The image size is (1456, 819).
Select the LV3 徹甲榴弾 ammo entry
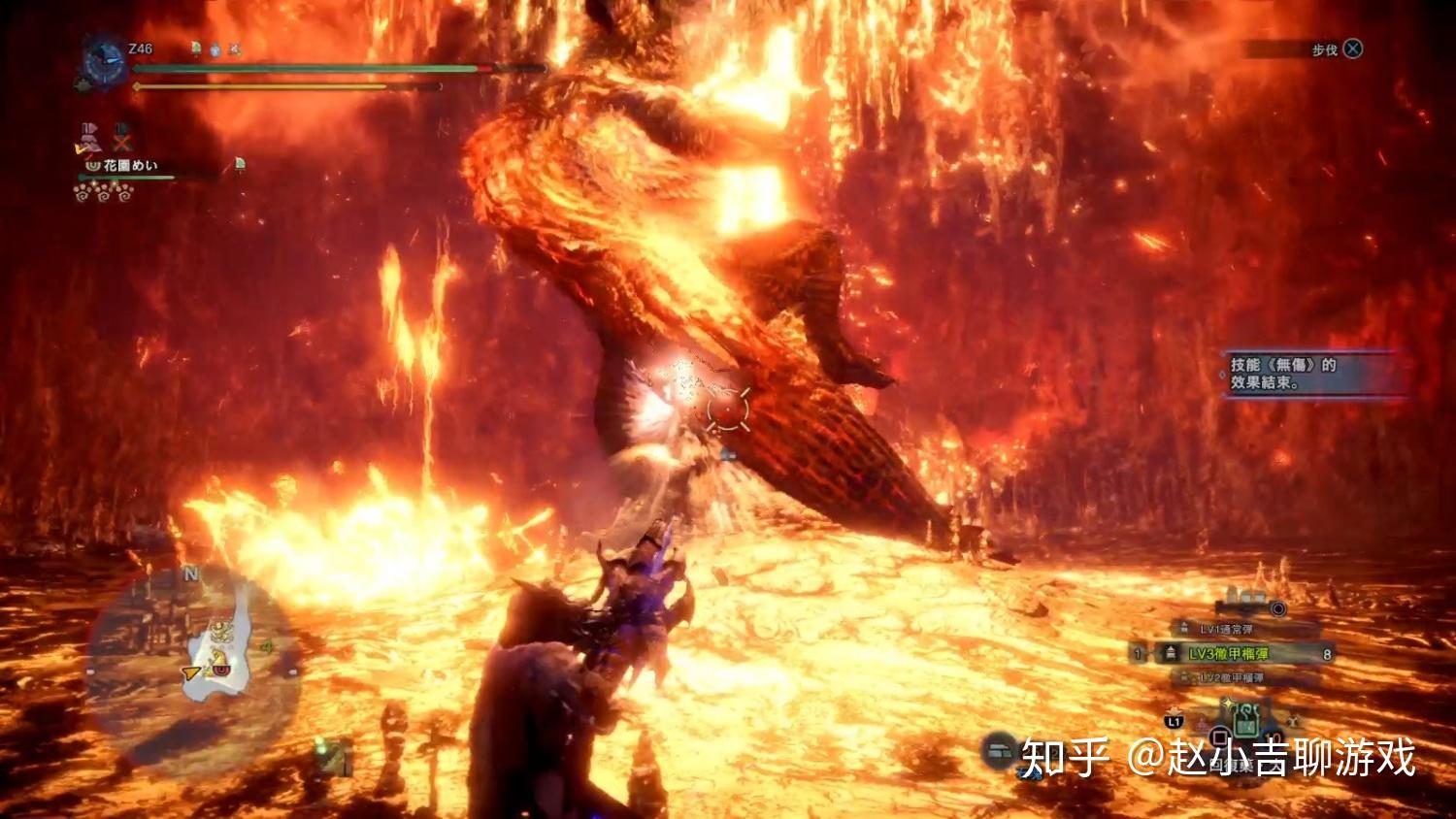click(x=1229, y=654)
